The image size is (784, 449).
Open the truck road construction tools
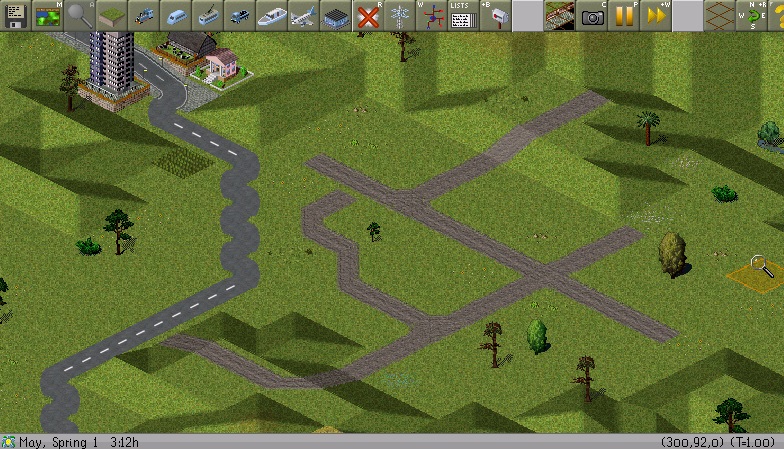click(x=238, y=15)
